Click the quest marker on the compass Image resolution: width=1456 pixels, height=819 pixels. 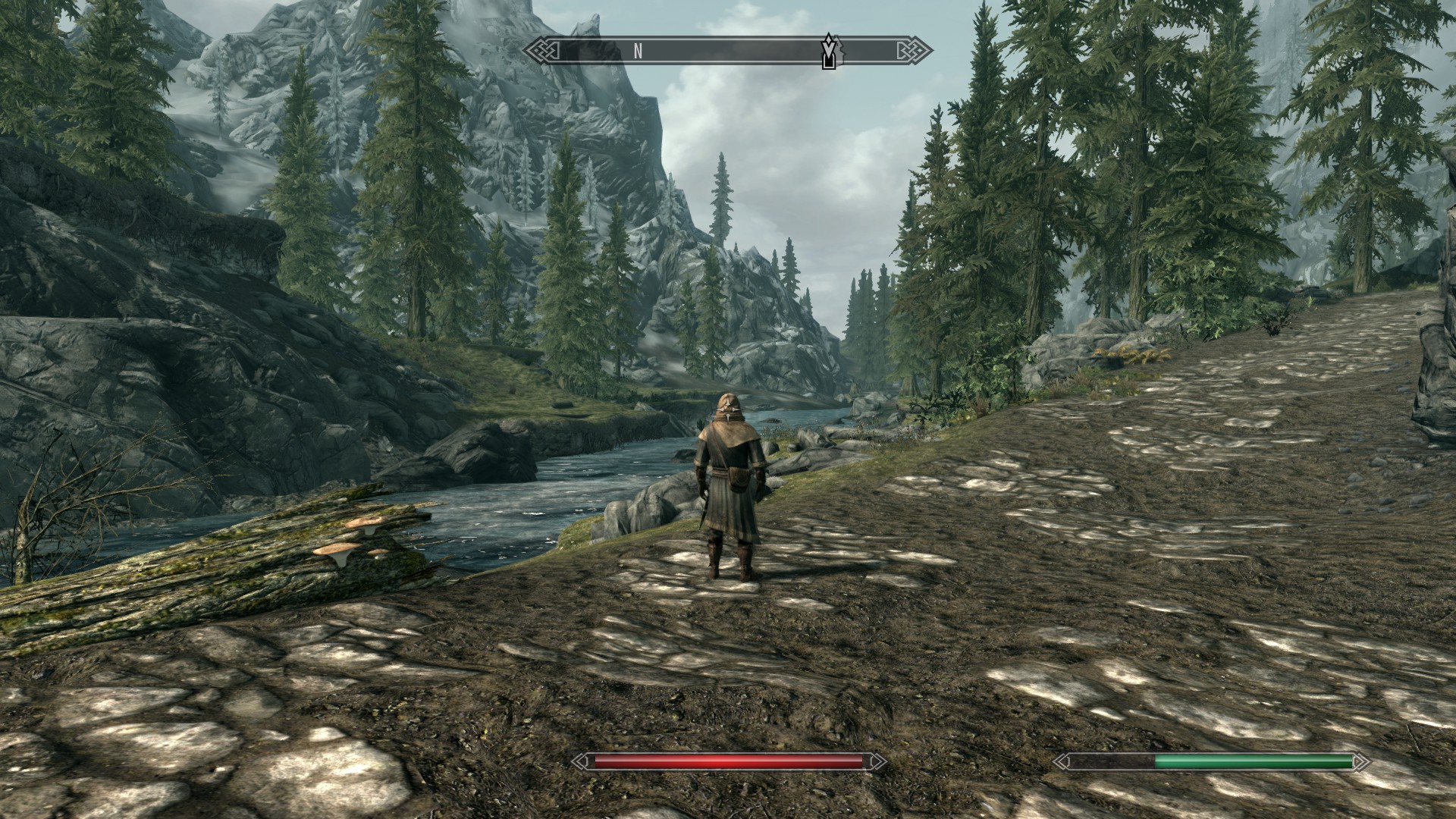point(832,51)
